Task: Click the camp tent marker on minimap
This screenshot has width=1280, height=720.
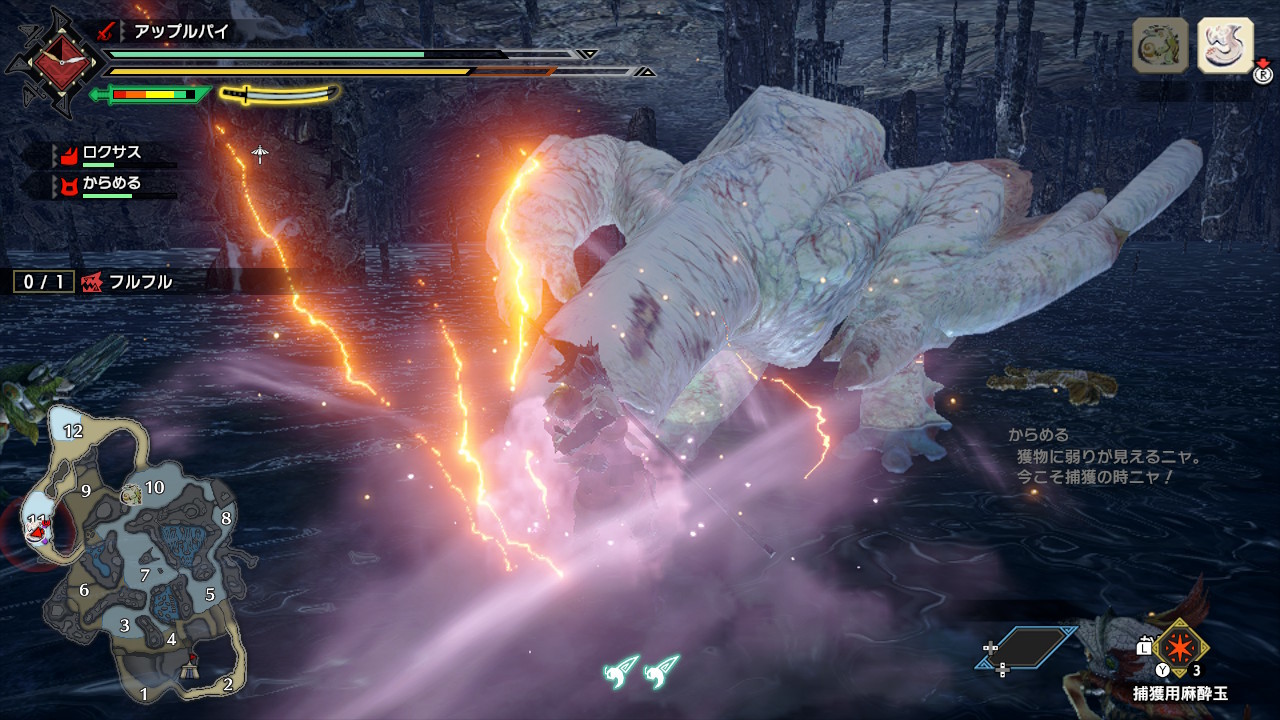Action: pyautogui.click(x=191, y=669)
